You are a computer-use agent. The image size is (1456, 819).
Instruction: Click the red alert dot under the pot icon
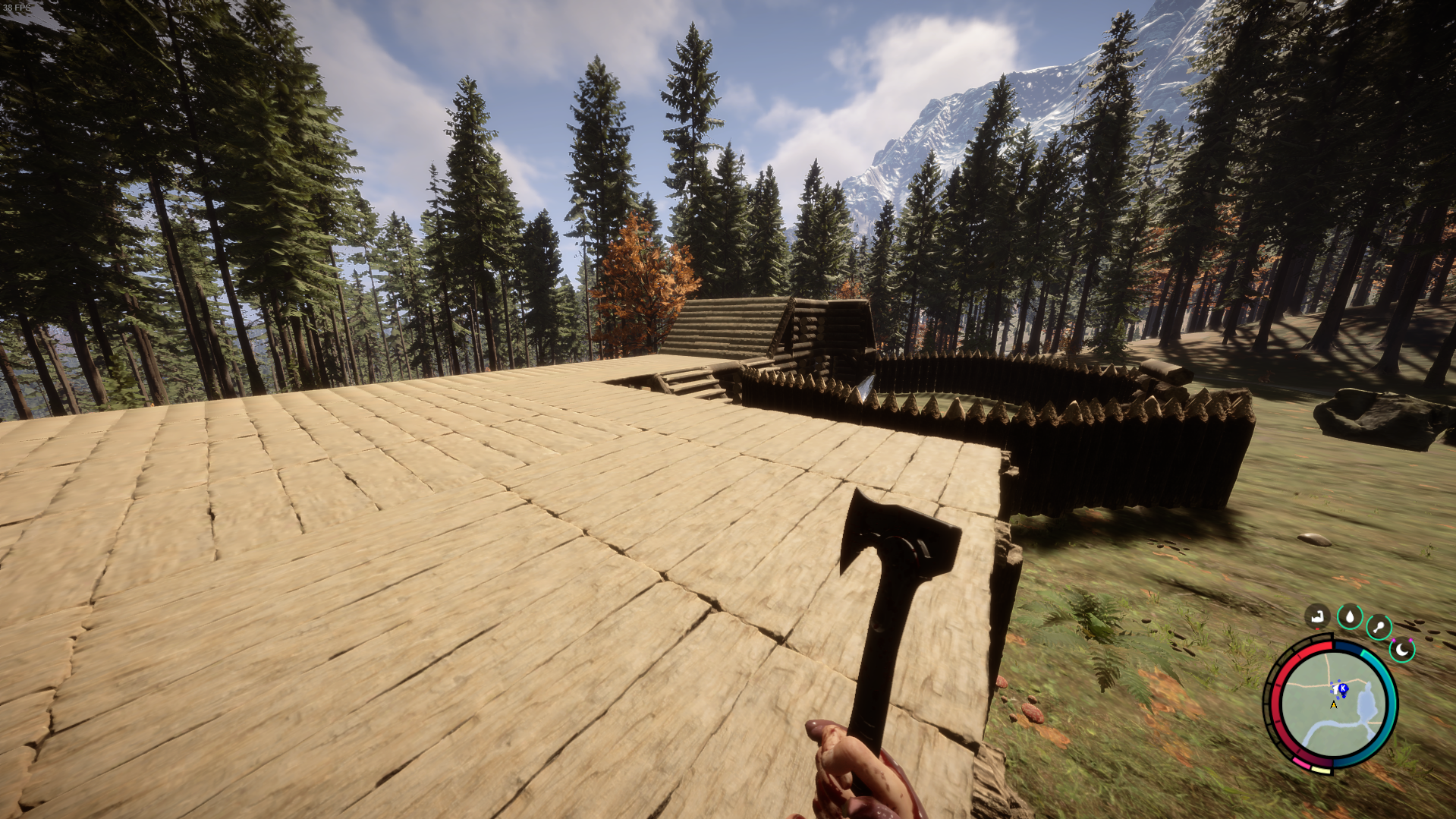coord(1317,629)
